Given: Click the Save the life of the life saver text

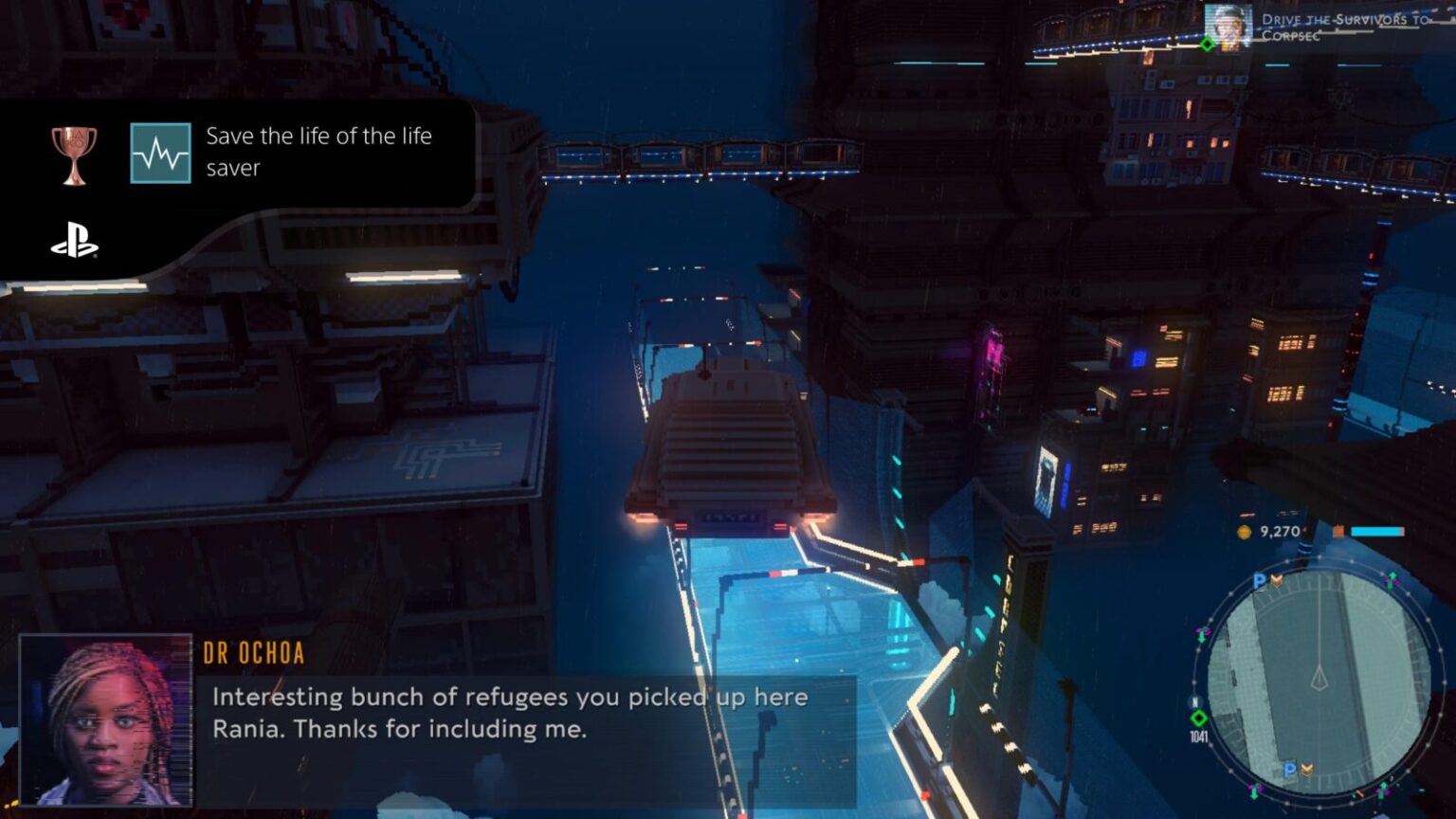Looking at the screenshot, I should 318,152.
